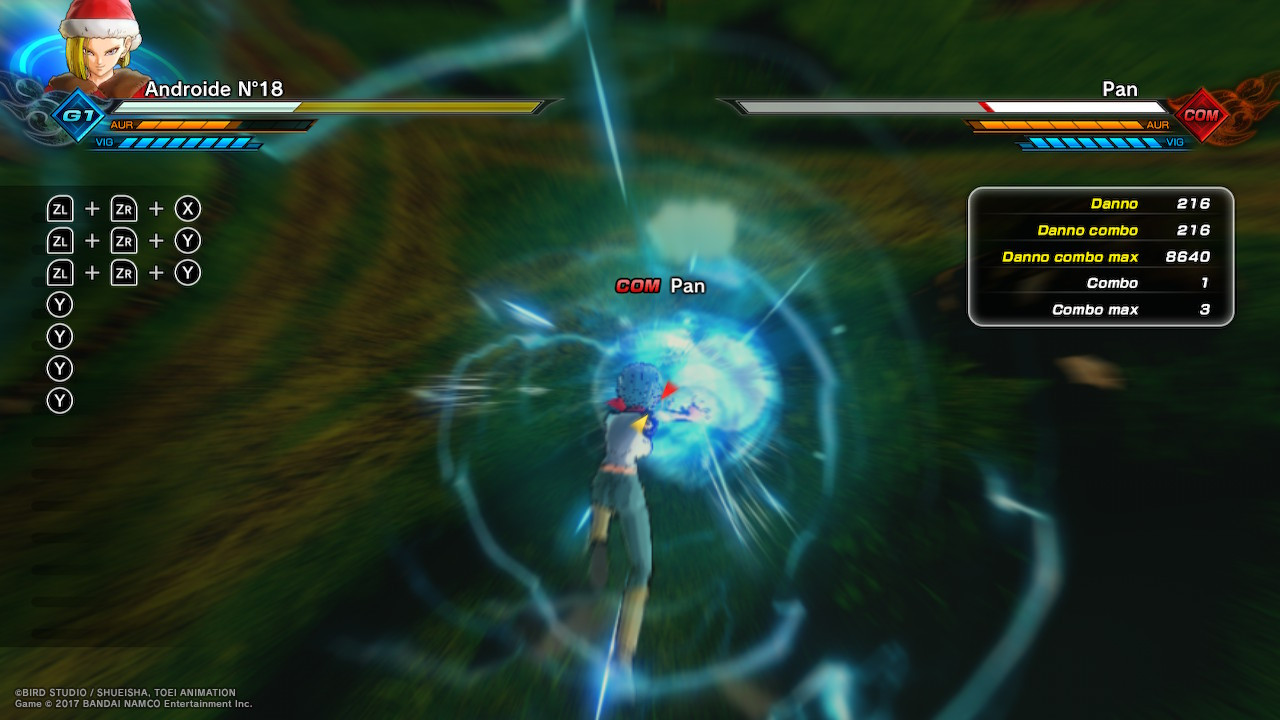Toggle the bottom Y input of the combo list
The height and width of the screenshot is (720, 1280).
pos(59,400)
